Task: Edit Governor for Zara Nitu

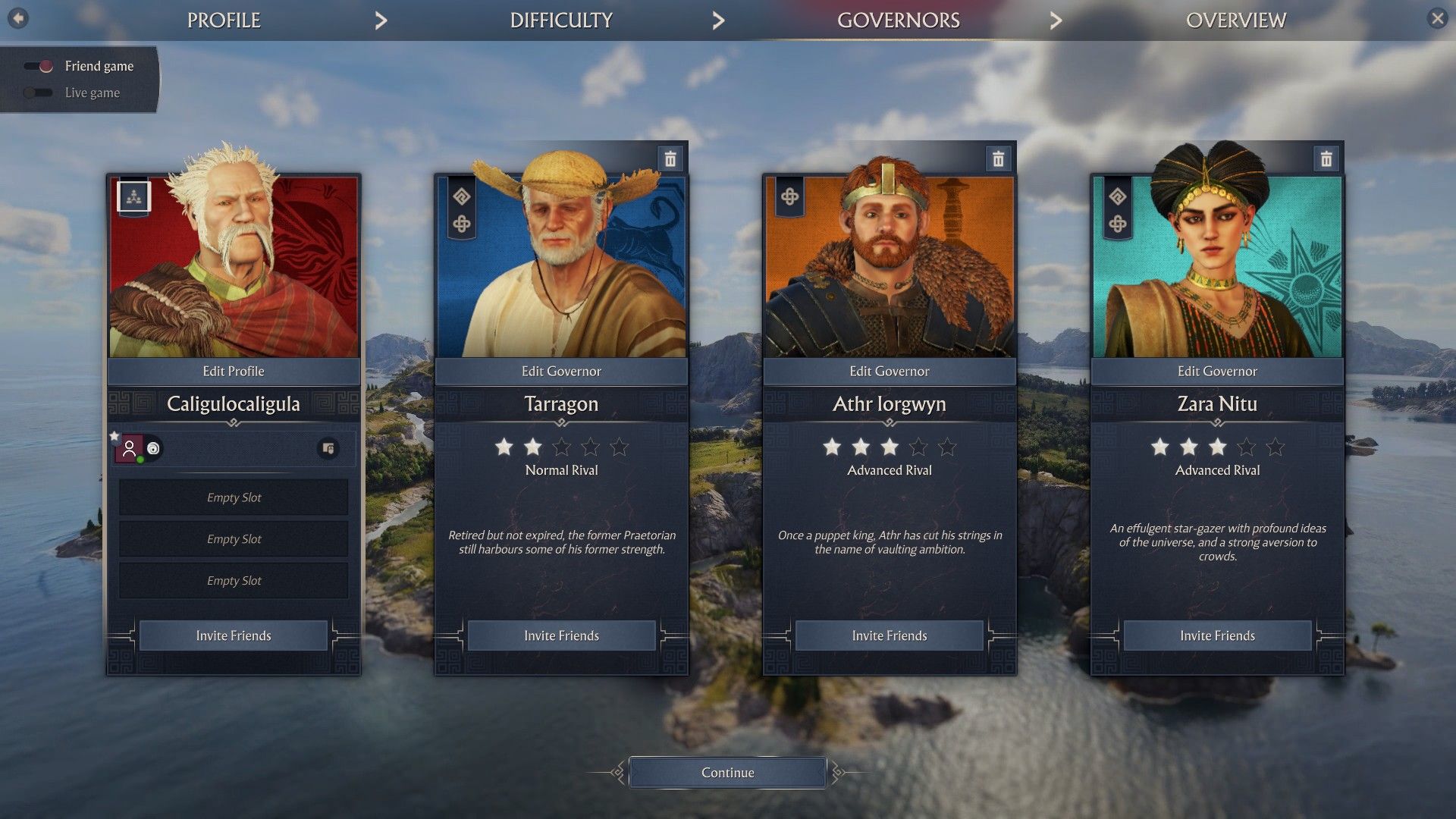Action: tap(1217, 372)
